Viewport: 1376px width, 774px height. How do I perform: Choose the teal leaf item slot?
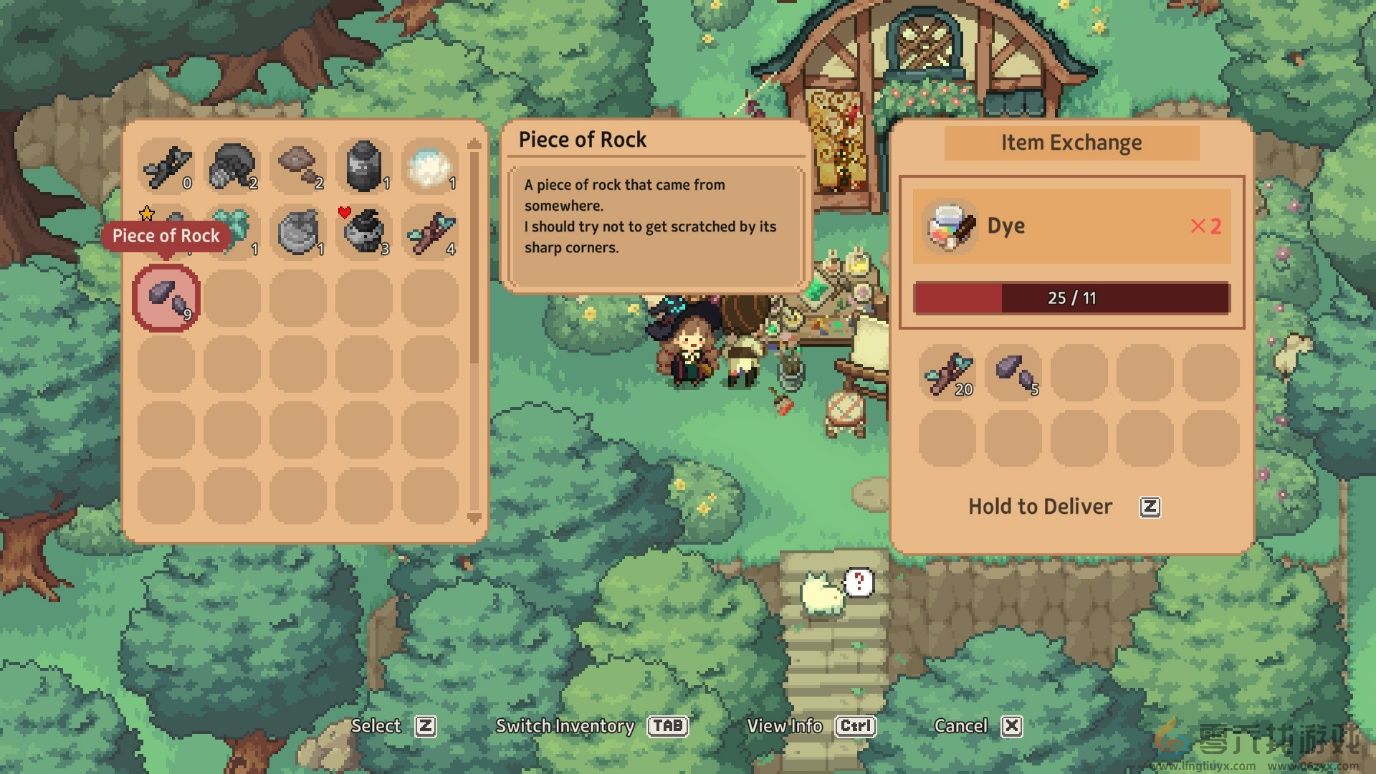click(232, 232)
